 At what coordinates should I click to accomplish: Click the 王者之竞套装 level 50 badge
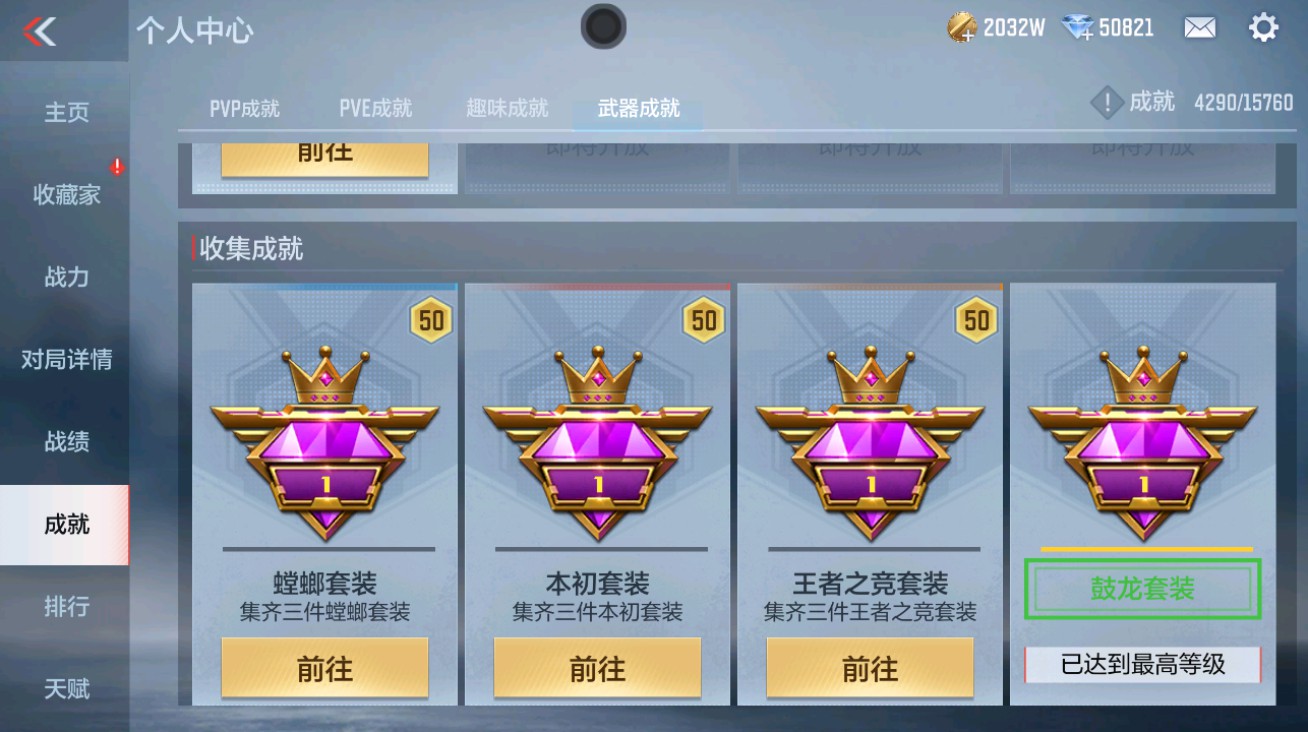click(976, 319)
